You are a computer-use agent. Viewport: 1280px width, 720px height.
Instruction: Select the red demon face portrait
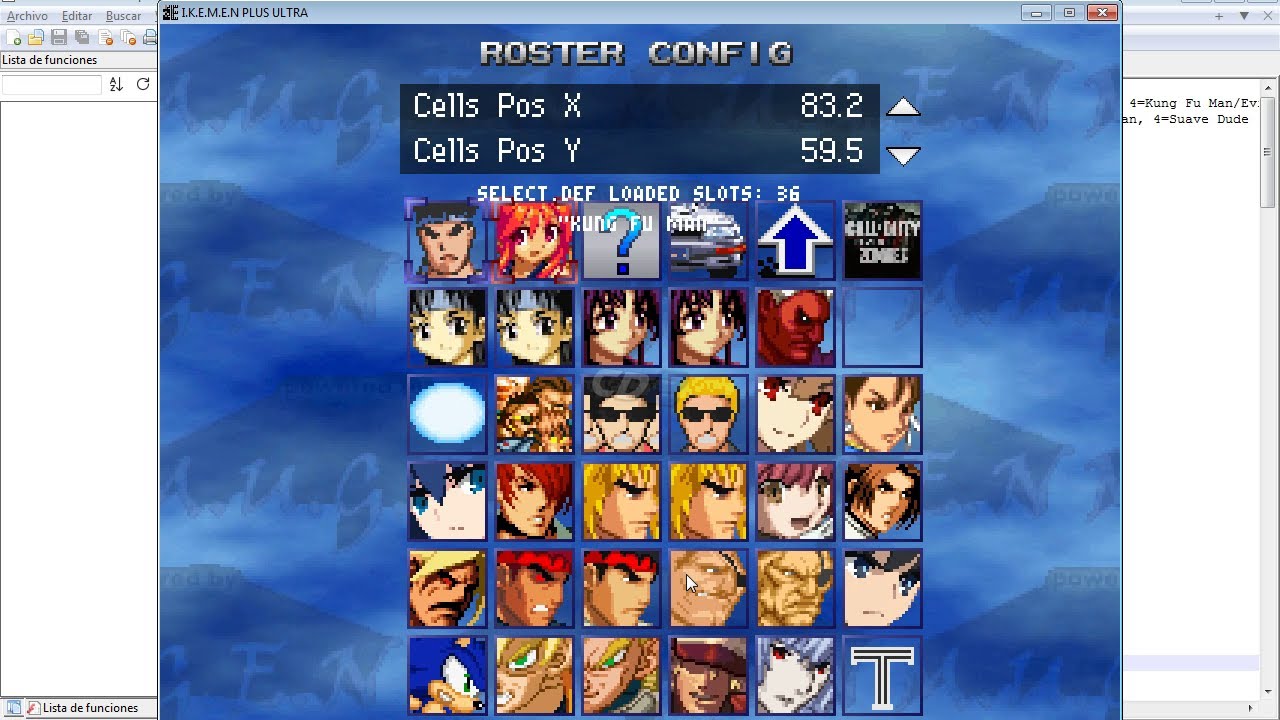tap(795, 328)
